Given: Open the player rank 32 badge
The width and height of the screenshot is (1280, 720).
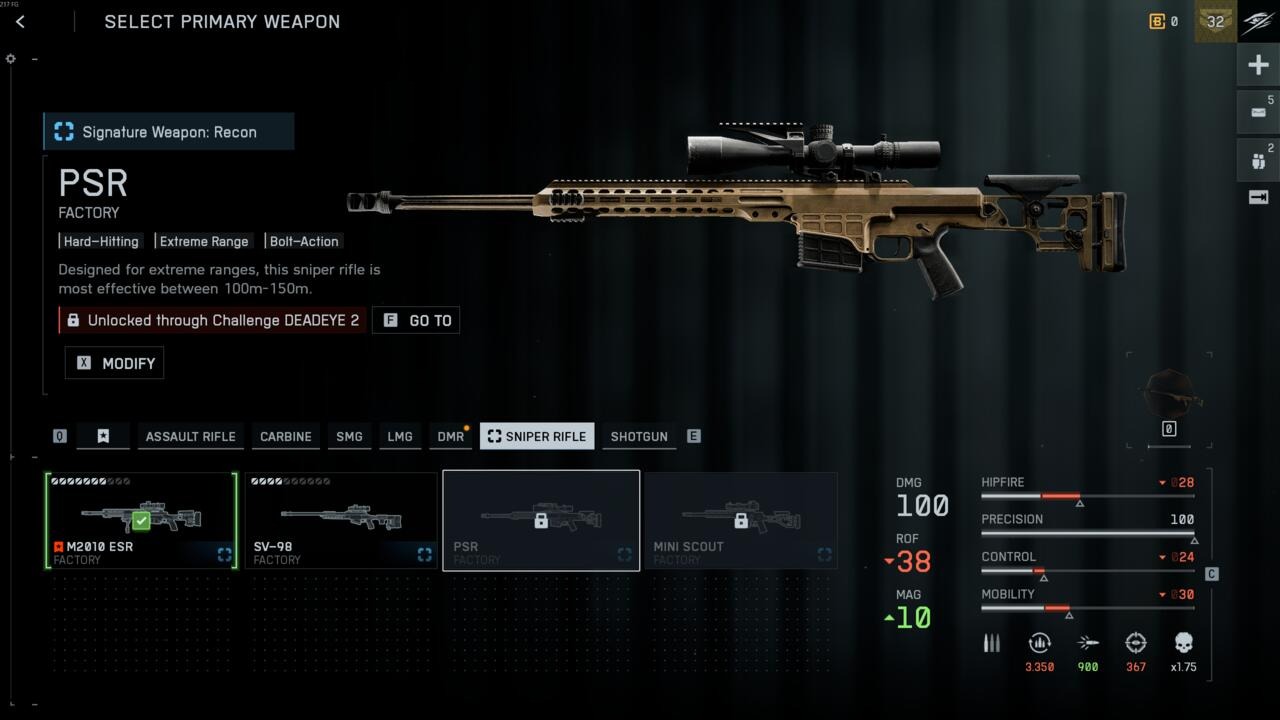Looking at the screenshot, I should pos(1215,22).
